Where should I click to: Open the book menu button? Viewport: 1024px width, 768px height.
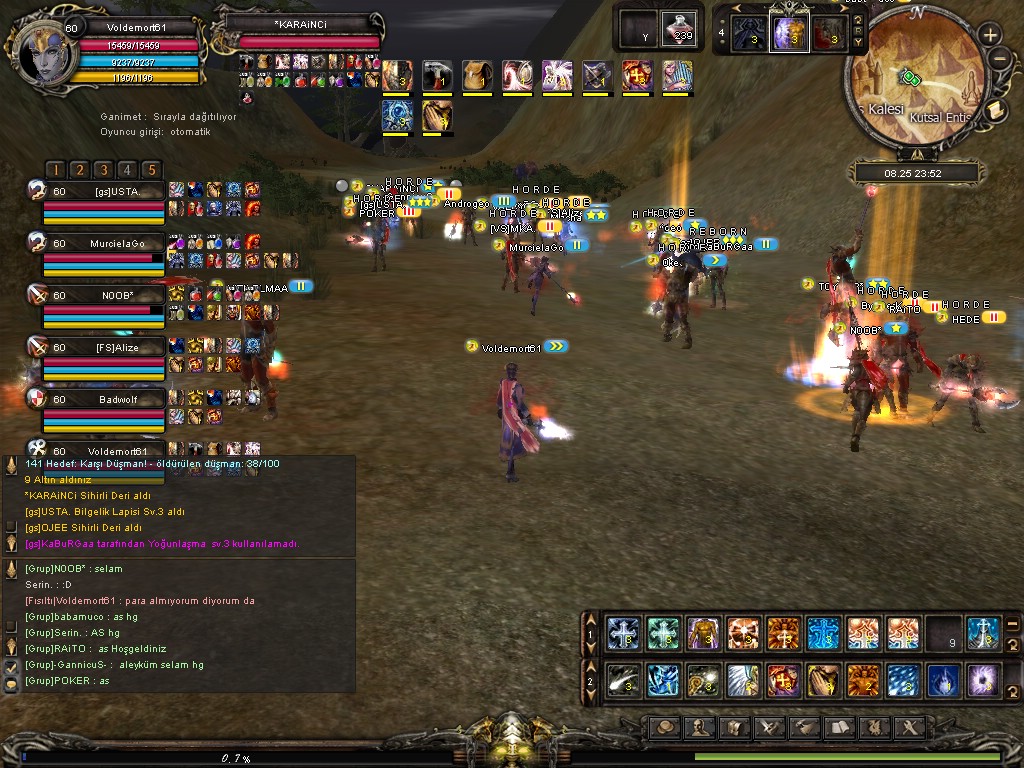(x=839, y=727)
